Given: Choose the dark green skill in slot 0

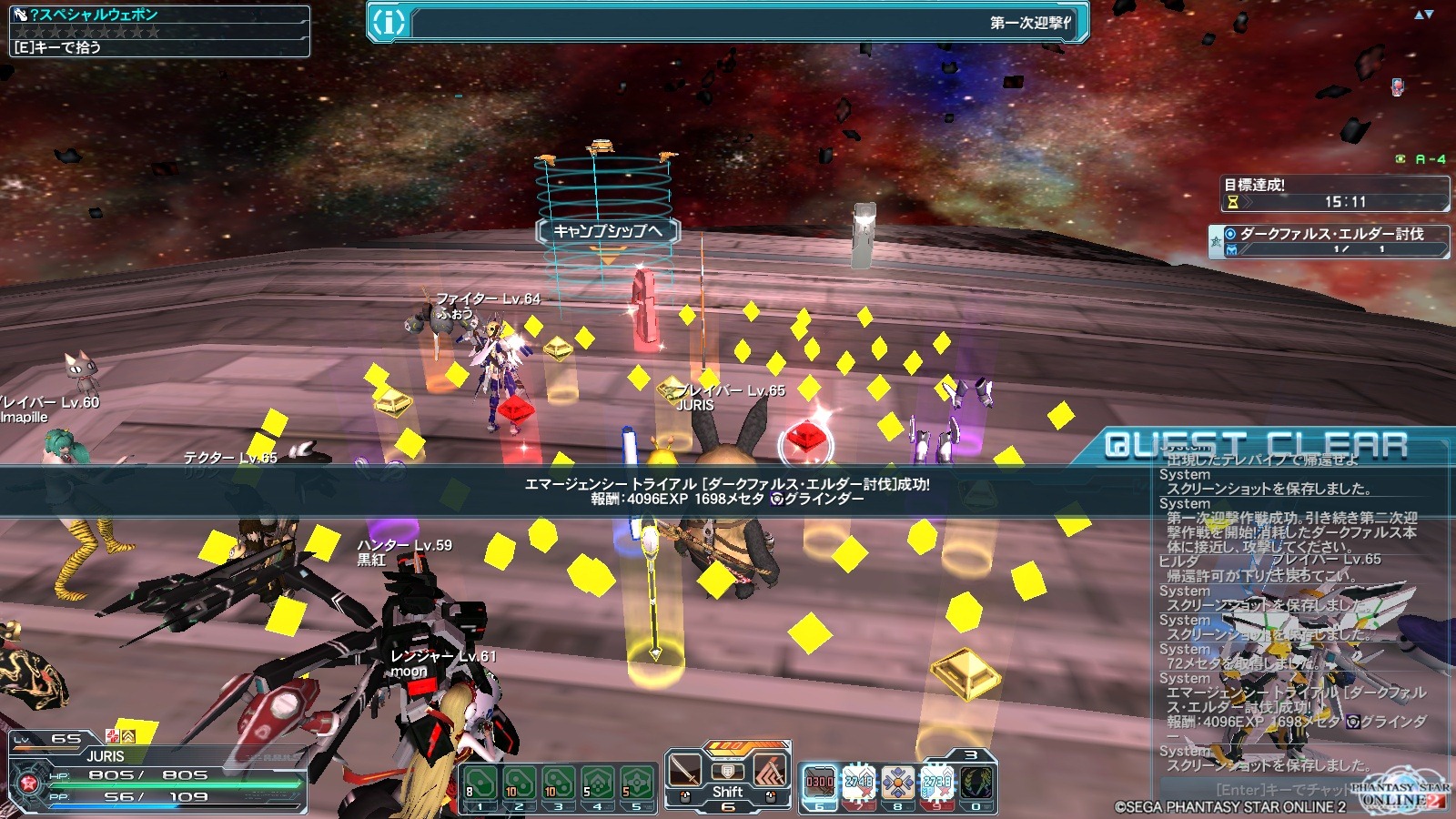Looking at the screenshot, I should pyautogui.click(x=976, y=783).
